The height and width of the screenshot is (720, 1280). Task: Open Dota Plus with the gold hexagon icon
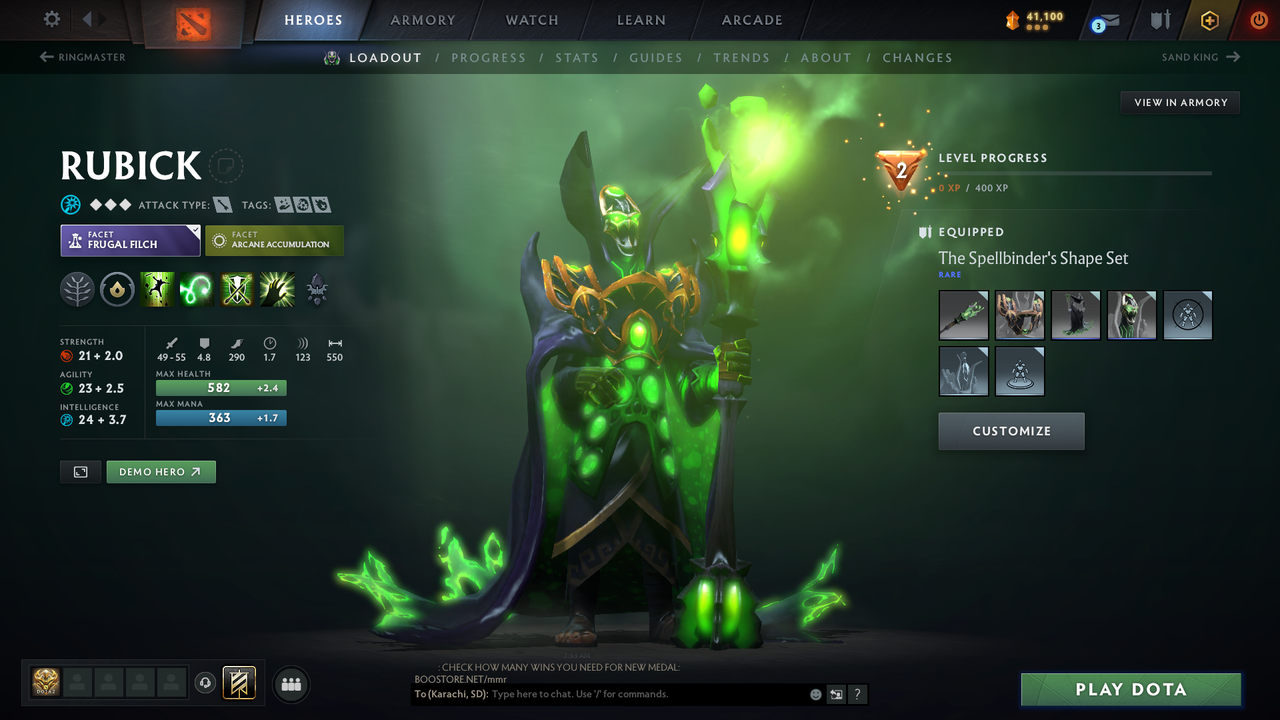1209,19
